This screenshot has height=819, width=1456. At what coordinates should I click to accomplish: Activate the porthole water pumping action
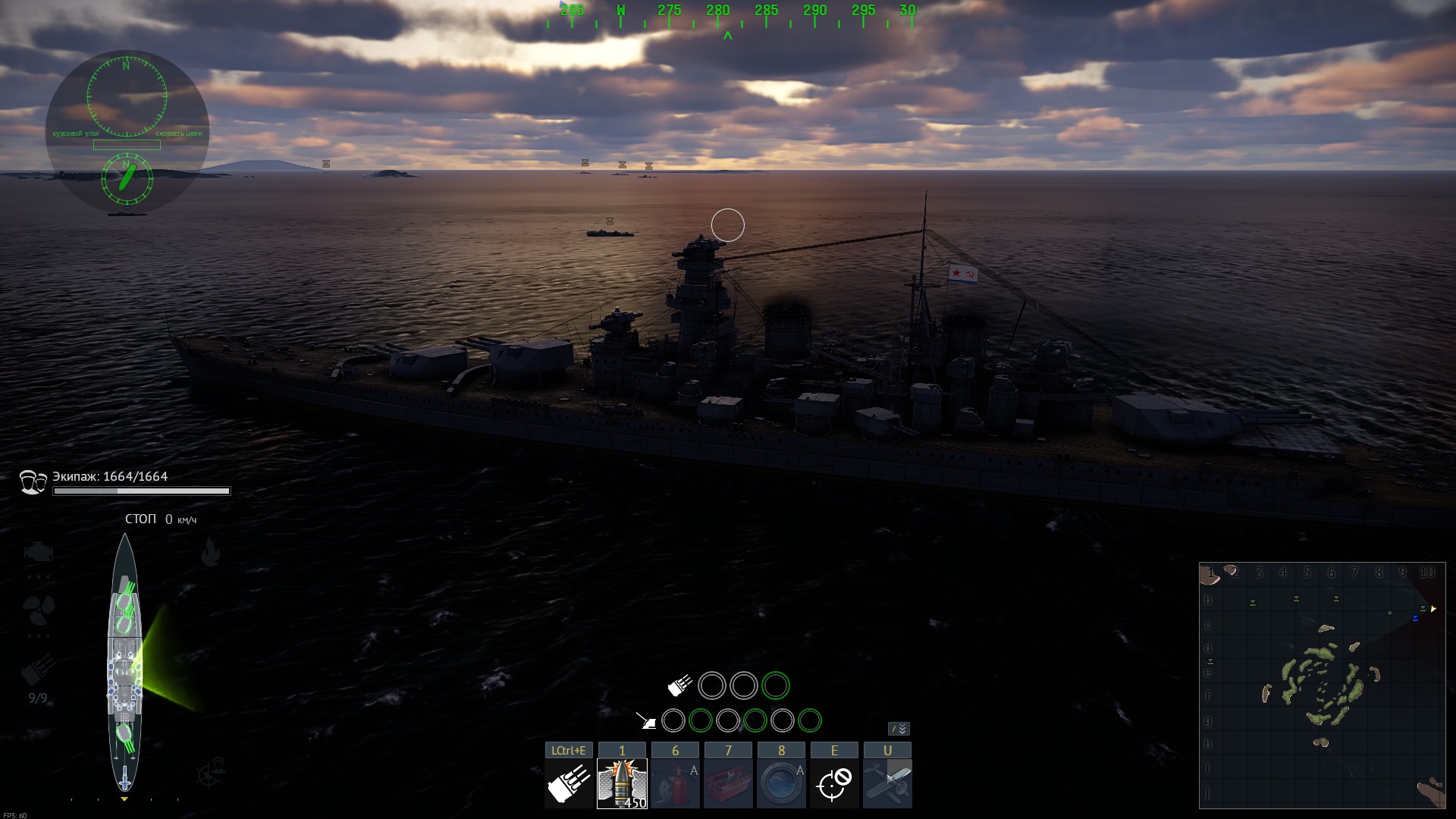click(x=781, y=783)
